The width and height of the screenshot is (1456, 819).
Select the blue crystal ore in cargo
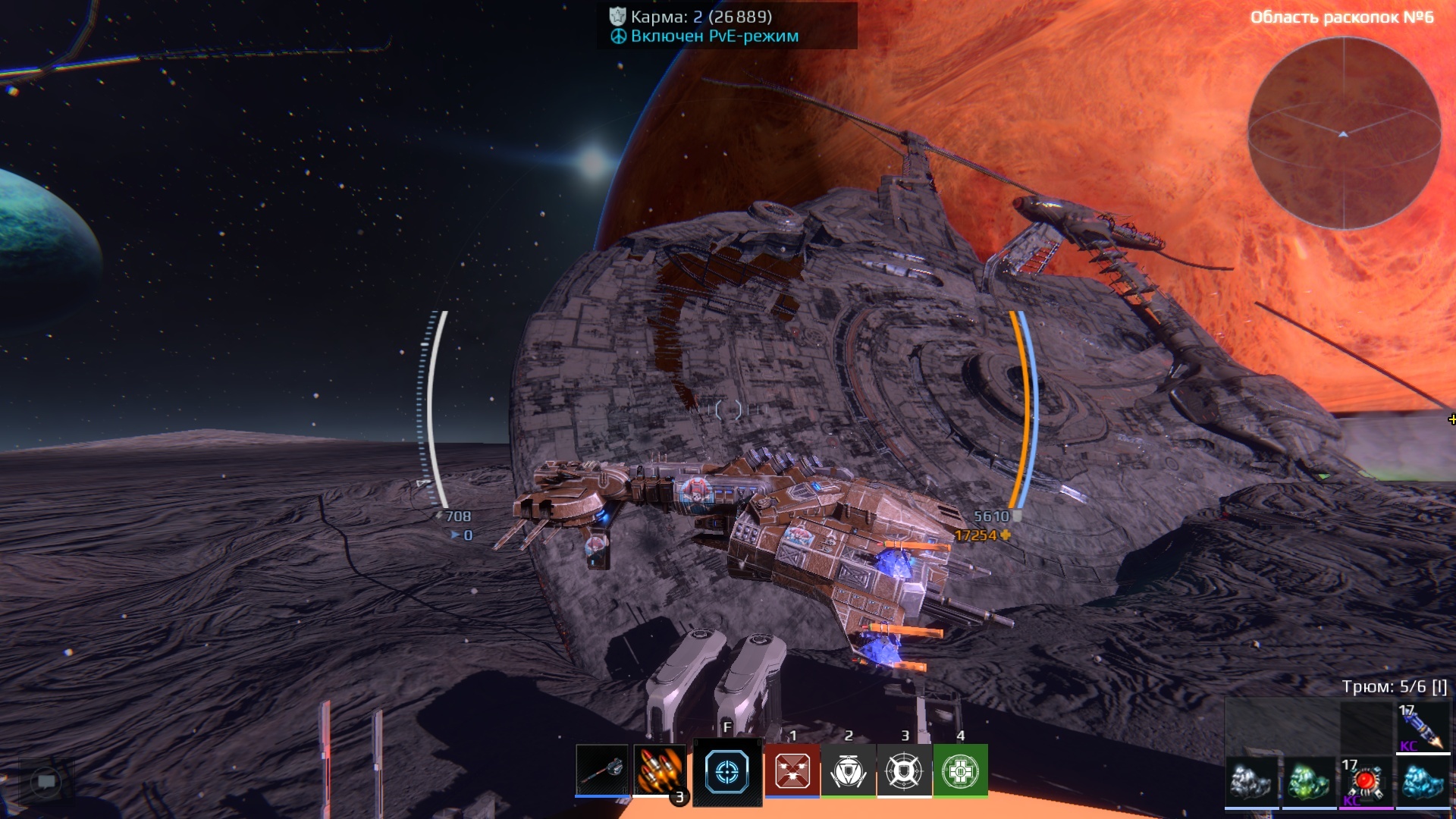[x=1423, y=781]
